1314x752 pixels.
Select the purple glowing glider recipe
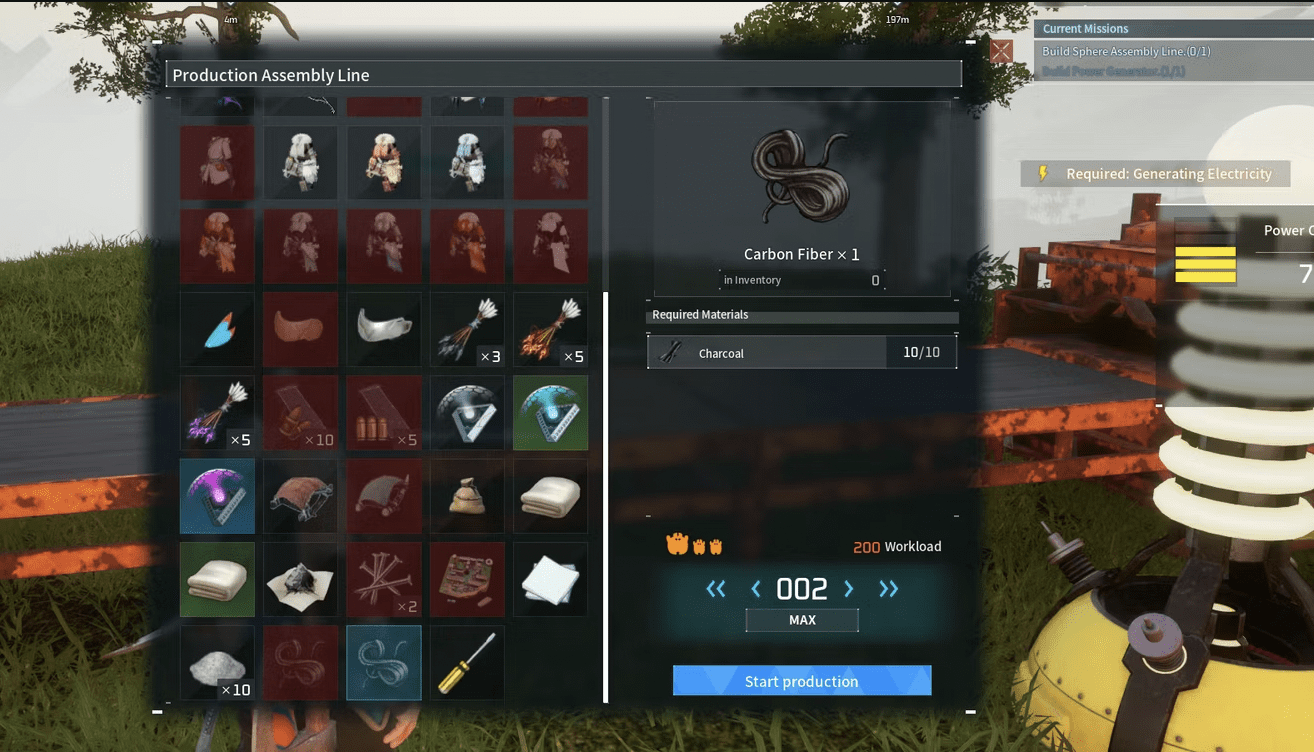tap(217, 496)
